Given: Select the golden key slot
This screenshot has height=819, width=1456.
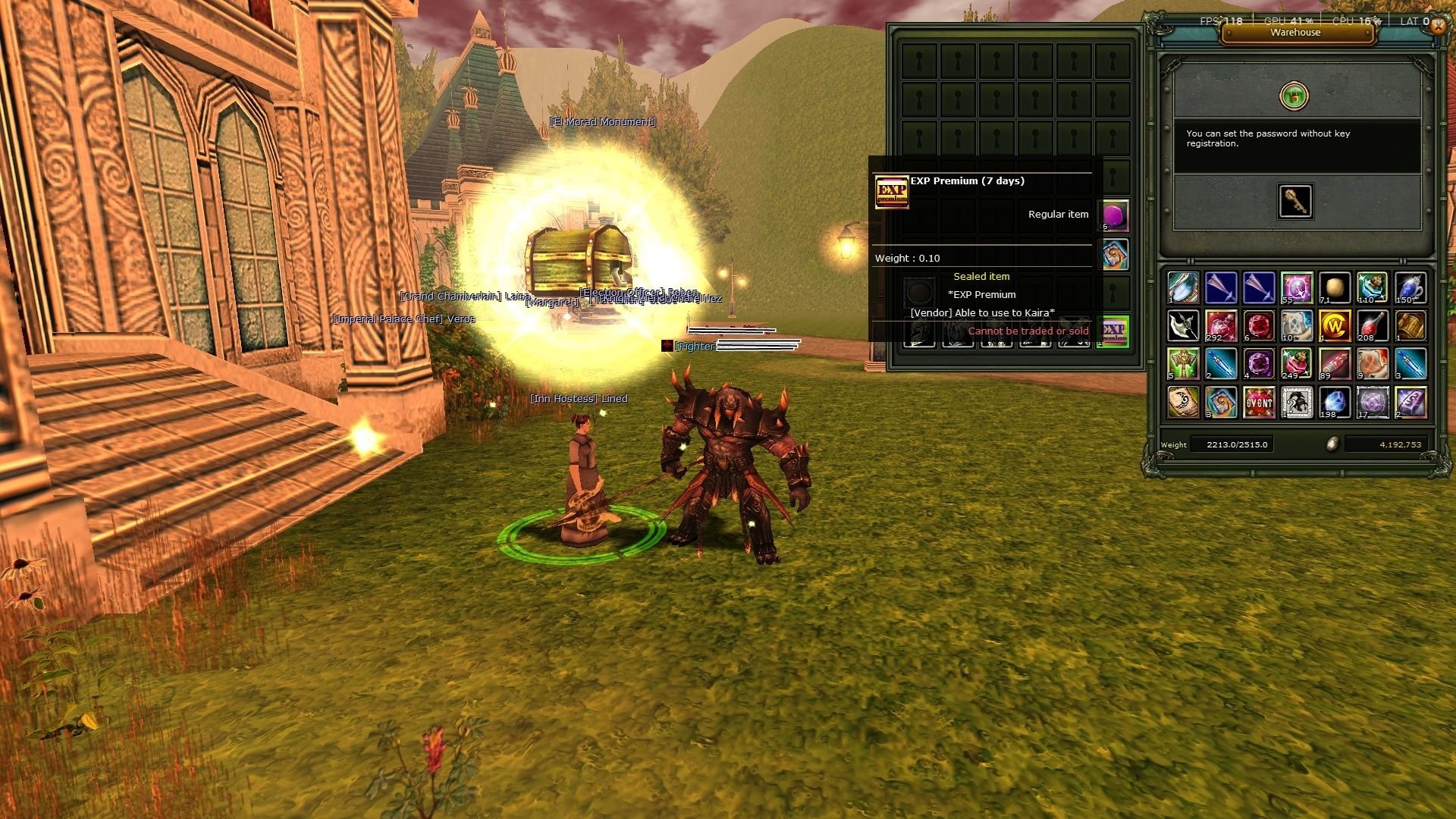Looking at the screenshot, I should (x=1294, y=201).
